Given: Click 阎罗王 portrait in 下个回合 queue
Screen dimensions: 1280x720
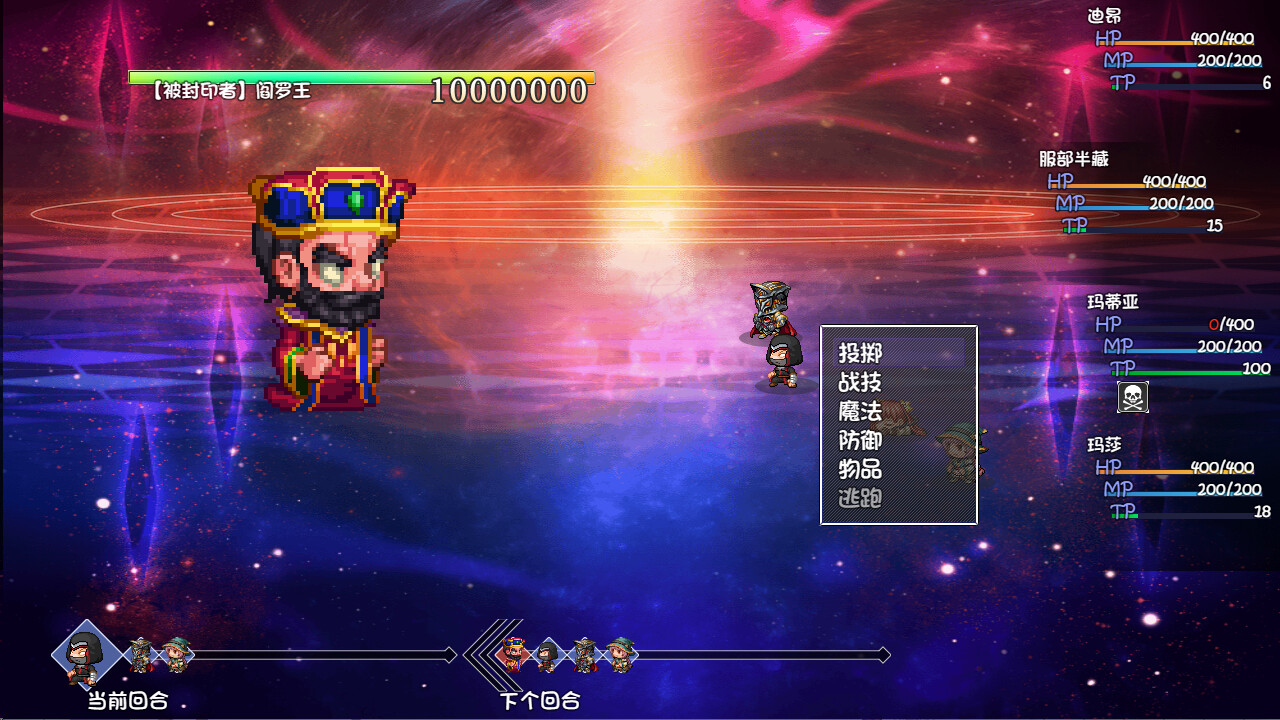Looking at the screenshot, I should (512, 652).
